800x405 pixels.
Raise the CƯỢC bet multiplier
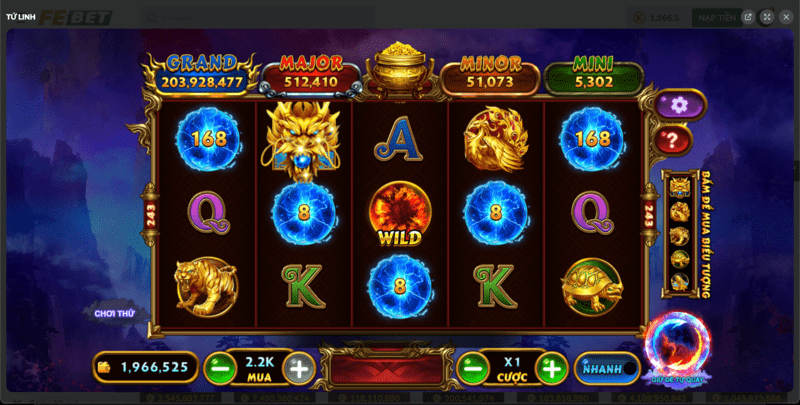[550, 368]
